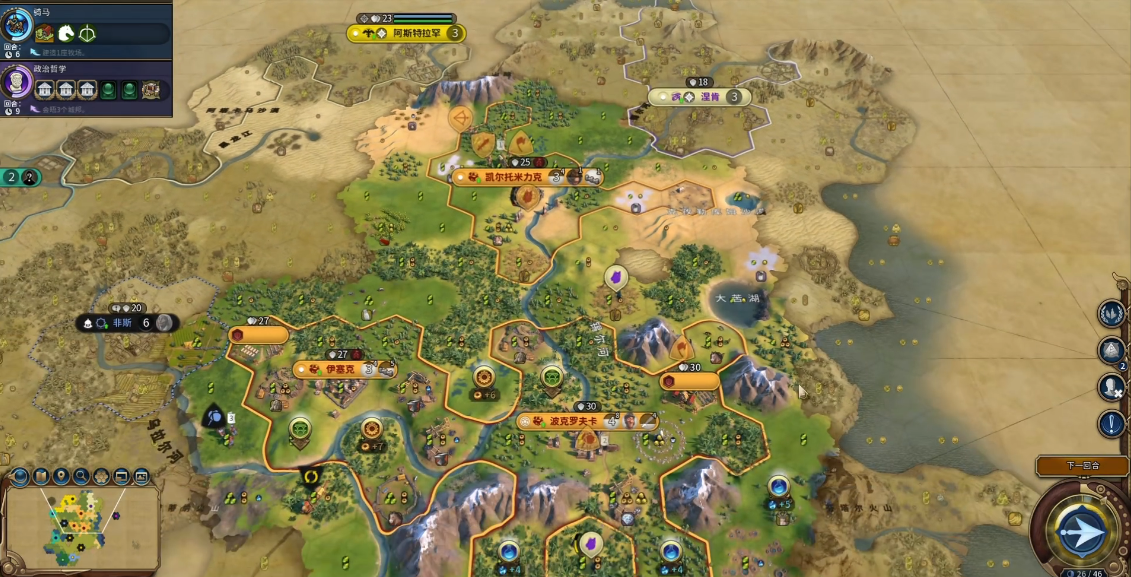Click the next turn arrow button

(x=1082, y=530)
